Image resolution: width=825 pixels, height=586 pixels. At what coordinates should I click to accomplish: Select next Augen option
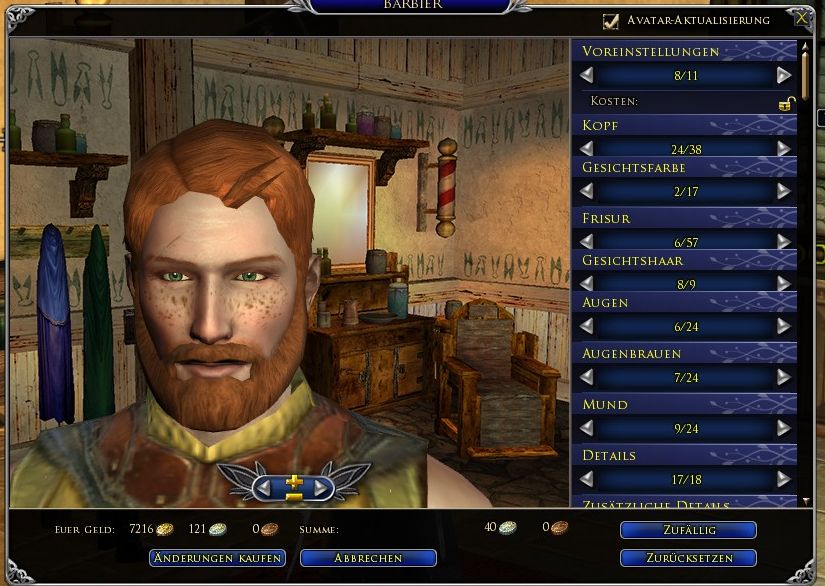[x=784, y=326]
